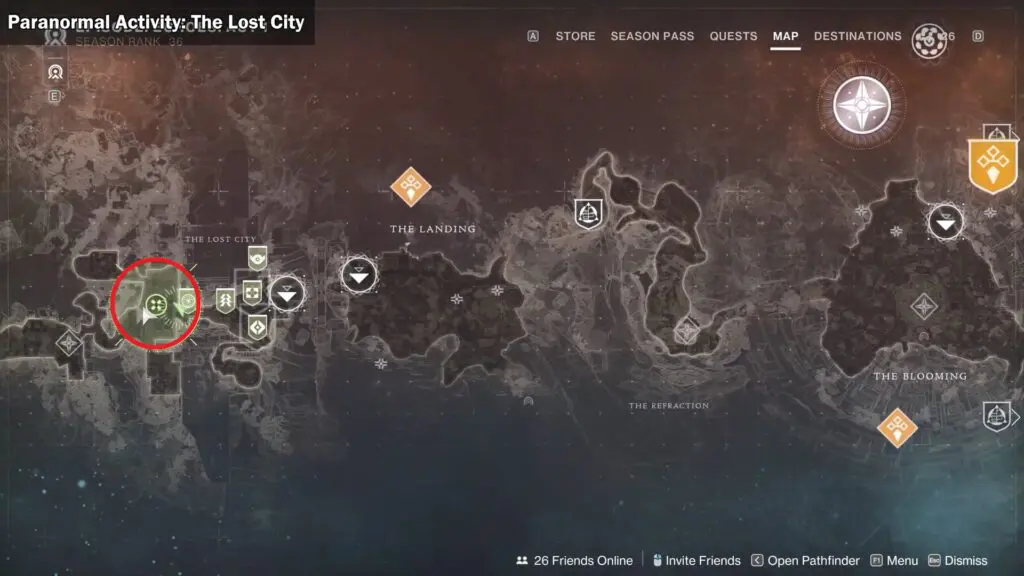Go to the Quests tab

733,36
